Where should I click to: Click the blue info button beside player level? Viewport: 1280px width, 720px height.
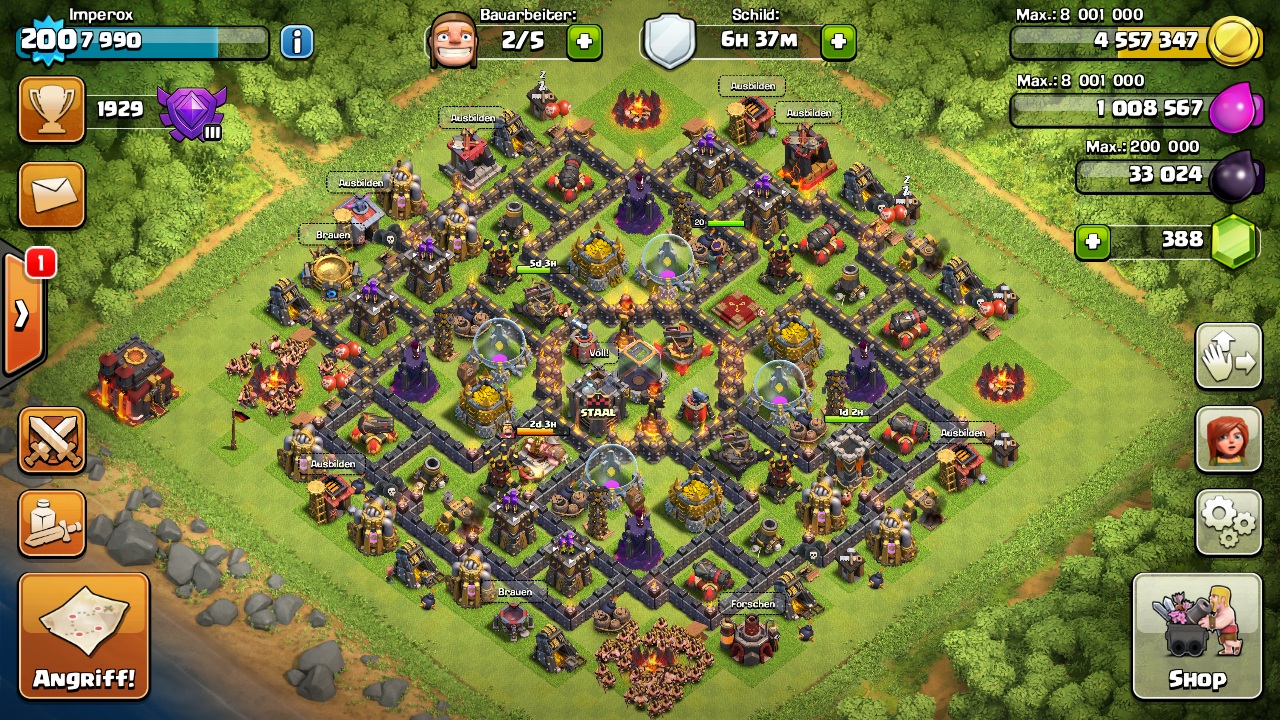click(x=296, y=41)
